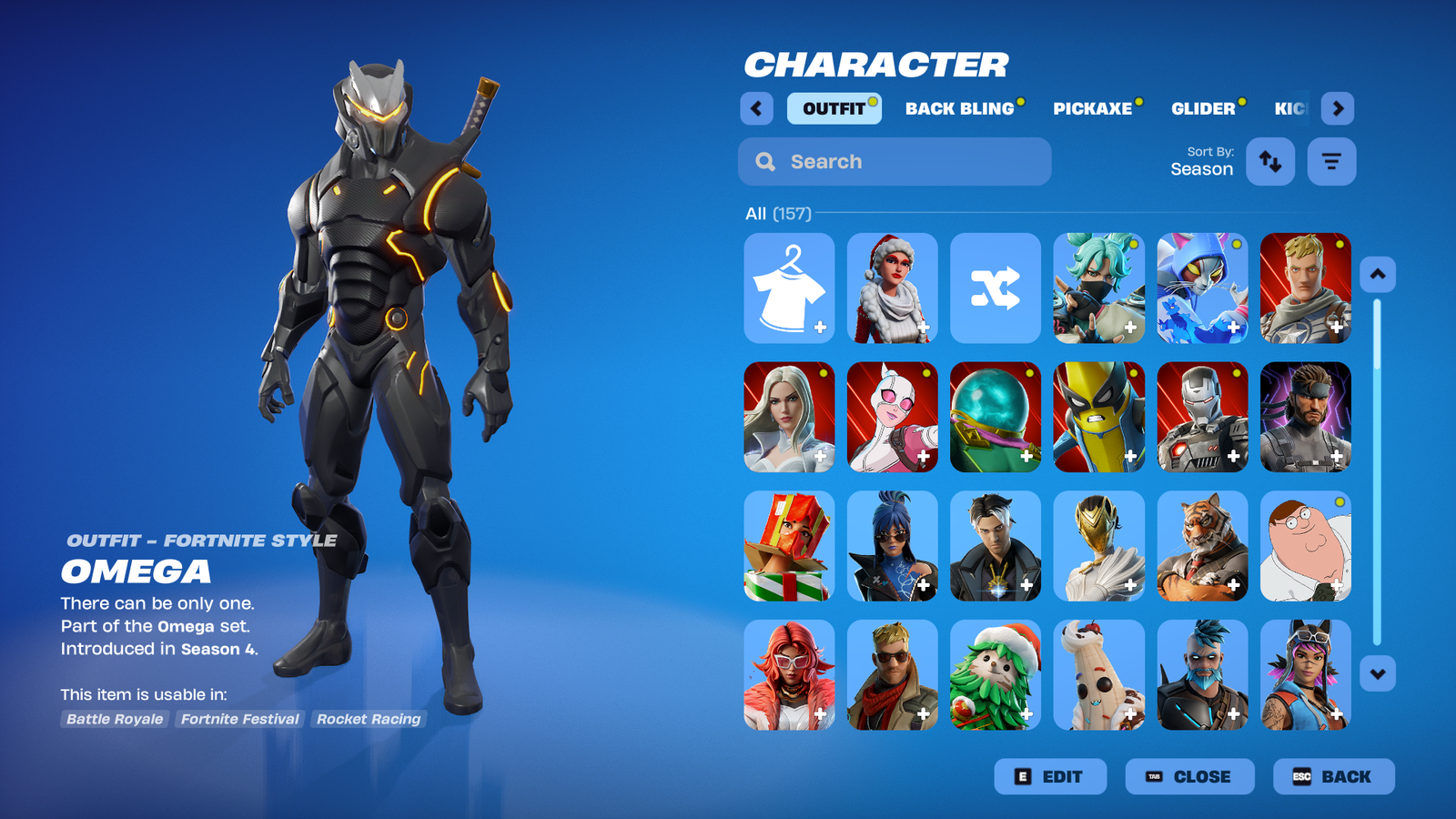Choose the white t-shirt hanger tile
The image size is (1456, 819).
coord(789,288)
